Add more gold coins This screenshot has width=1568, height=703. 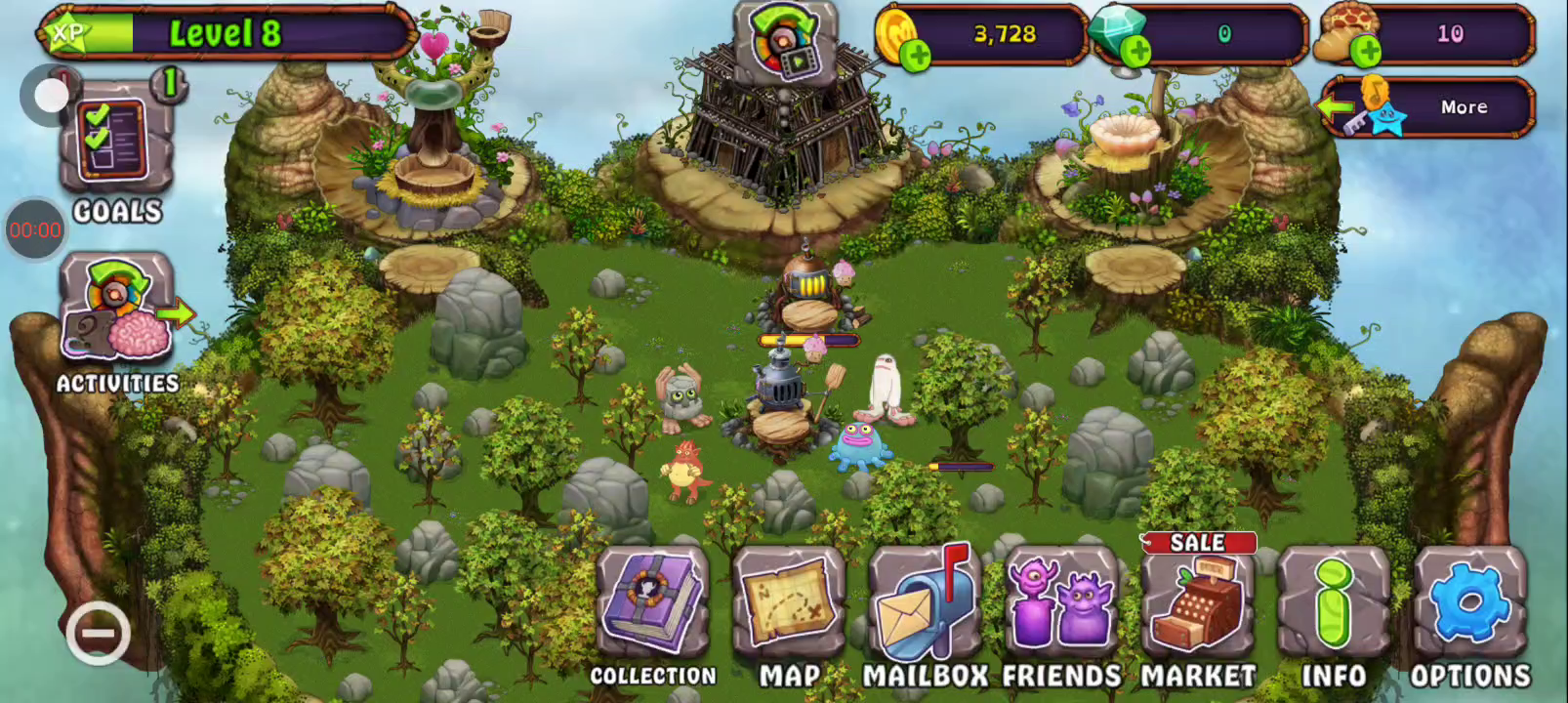916,55
